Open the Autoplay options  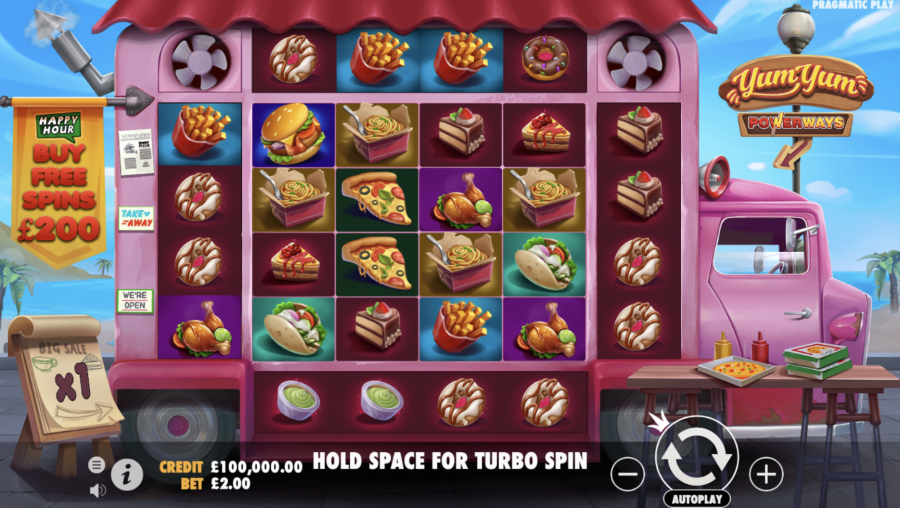[696, 497]
